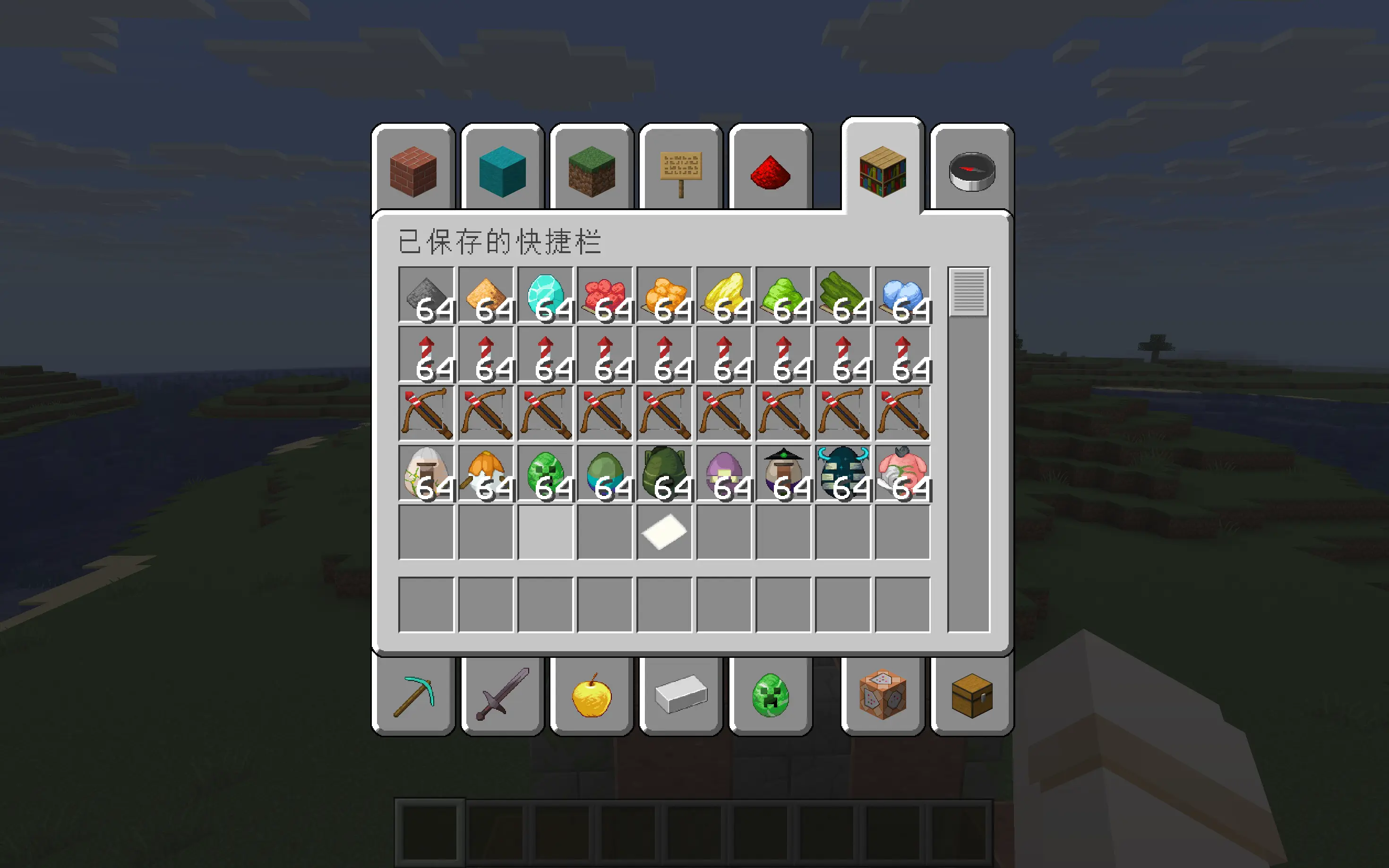Grab the green creeper spawn egg stack
This screenshot has height=868, width=1389.
pos(546,474)
